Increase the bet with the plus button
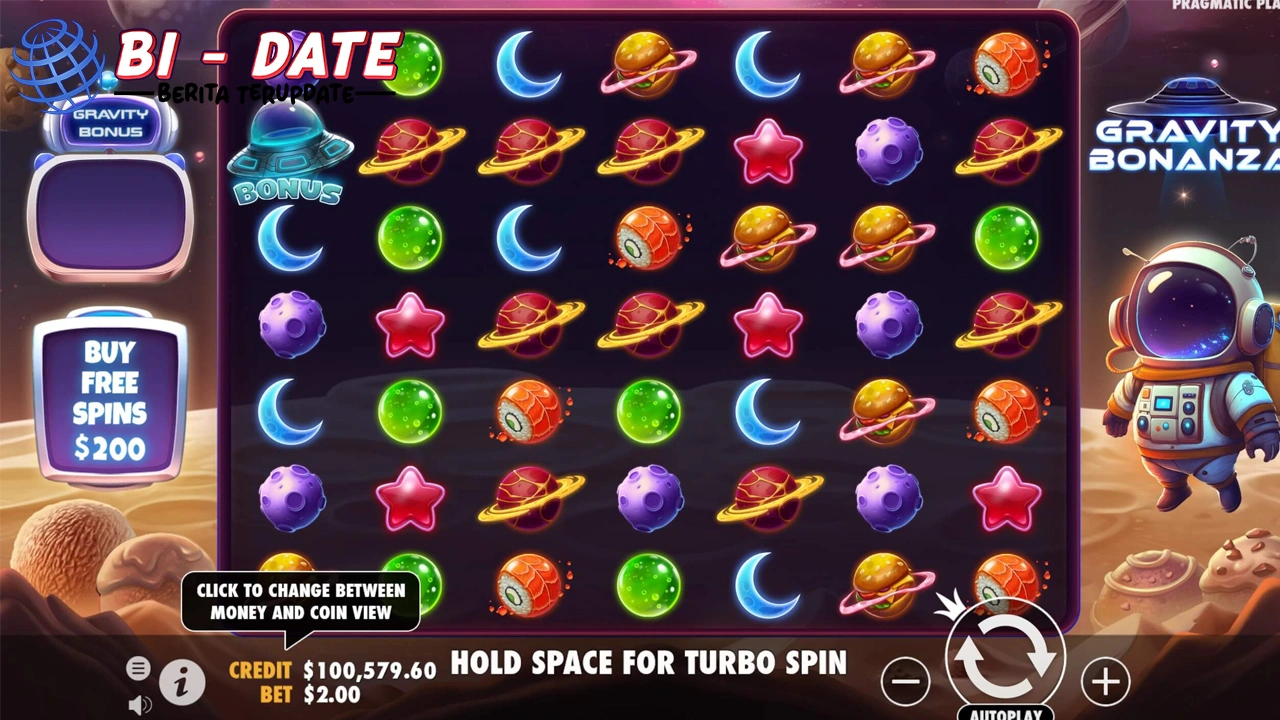The image size is (1280, 720). pyautogui.click(x=1105, y=682)
